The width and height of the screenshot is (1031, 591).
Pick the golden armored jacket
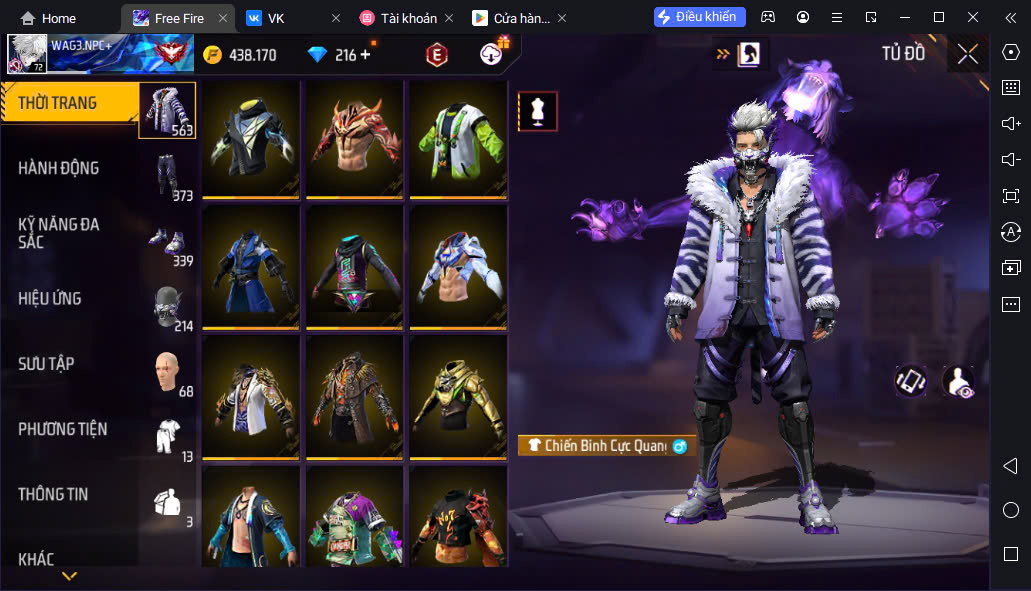pyautogui.click(x=458, y=396)
